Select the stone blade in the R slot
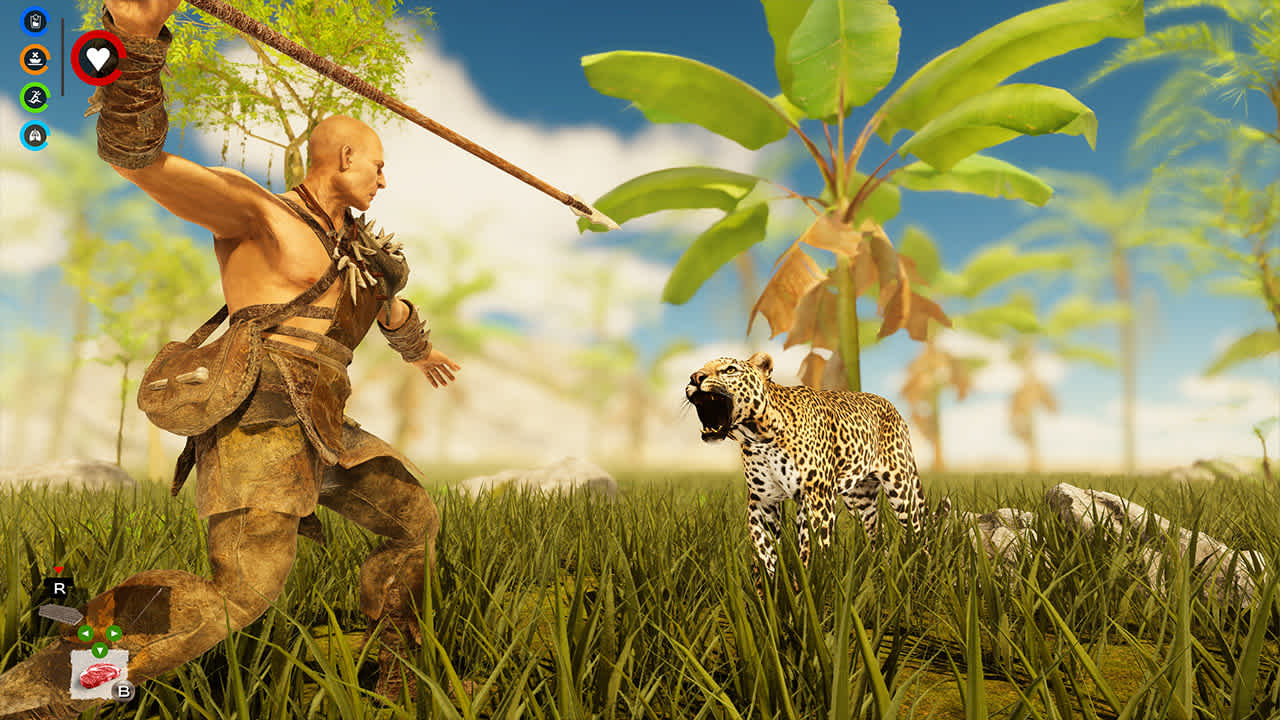This screenshot has height=720, width=1280. click(x=60, y=614)
